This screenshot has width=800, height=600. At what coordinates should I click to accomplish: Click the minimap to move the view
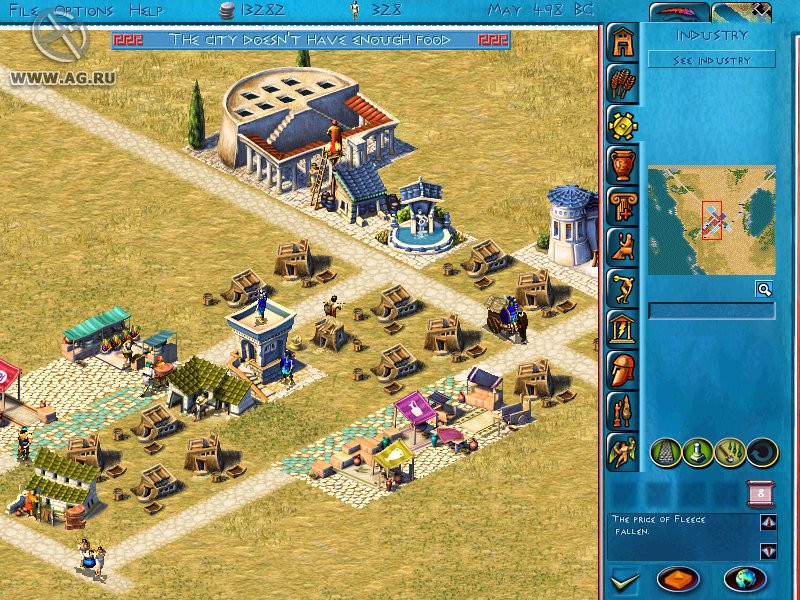(x=711, y=220)
